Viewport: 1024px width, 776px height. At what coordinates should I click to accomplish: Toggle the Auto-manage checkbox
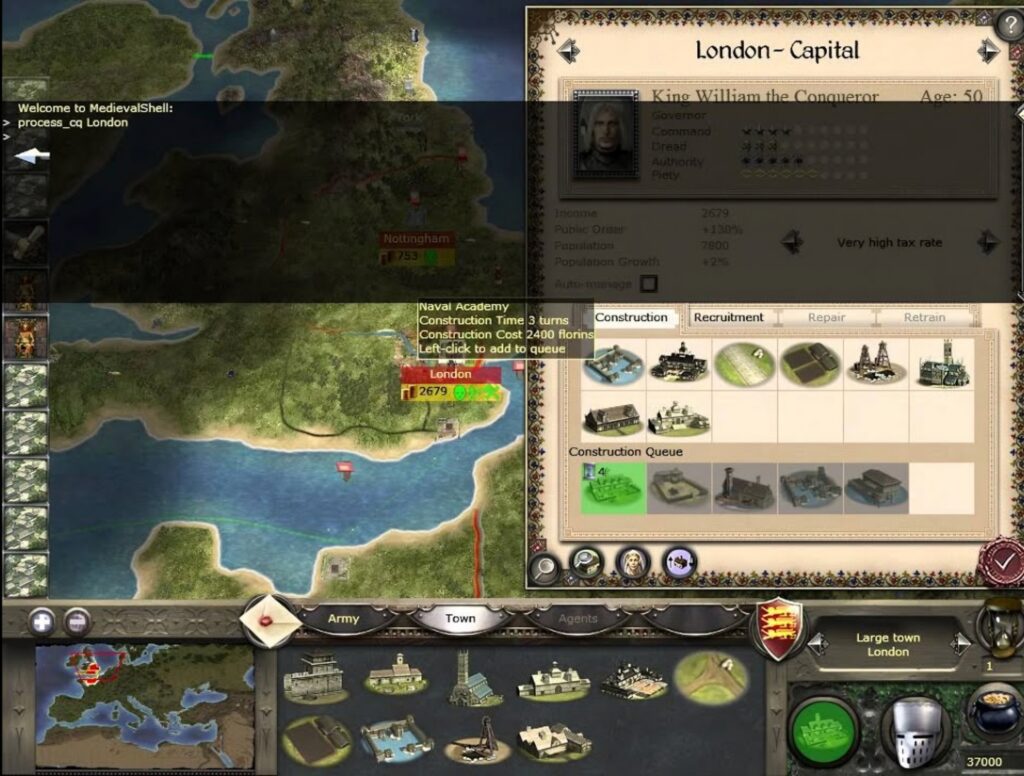pyautogui.click(x=649, y=284)
